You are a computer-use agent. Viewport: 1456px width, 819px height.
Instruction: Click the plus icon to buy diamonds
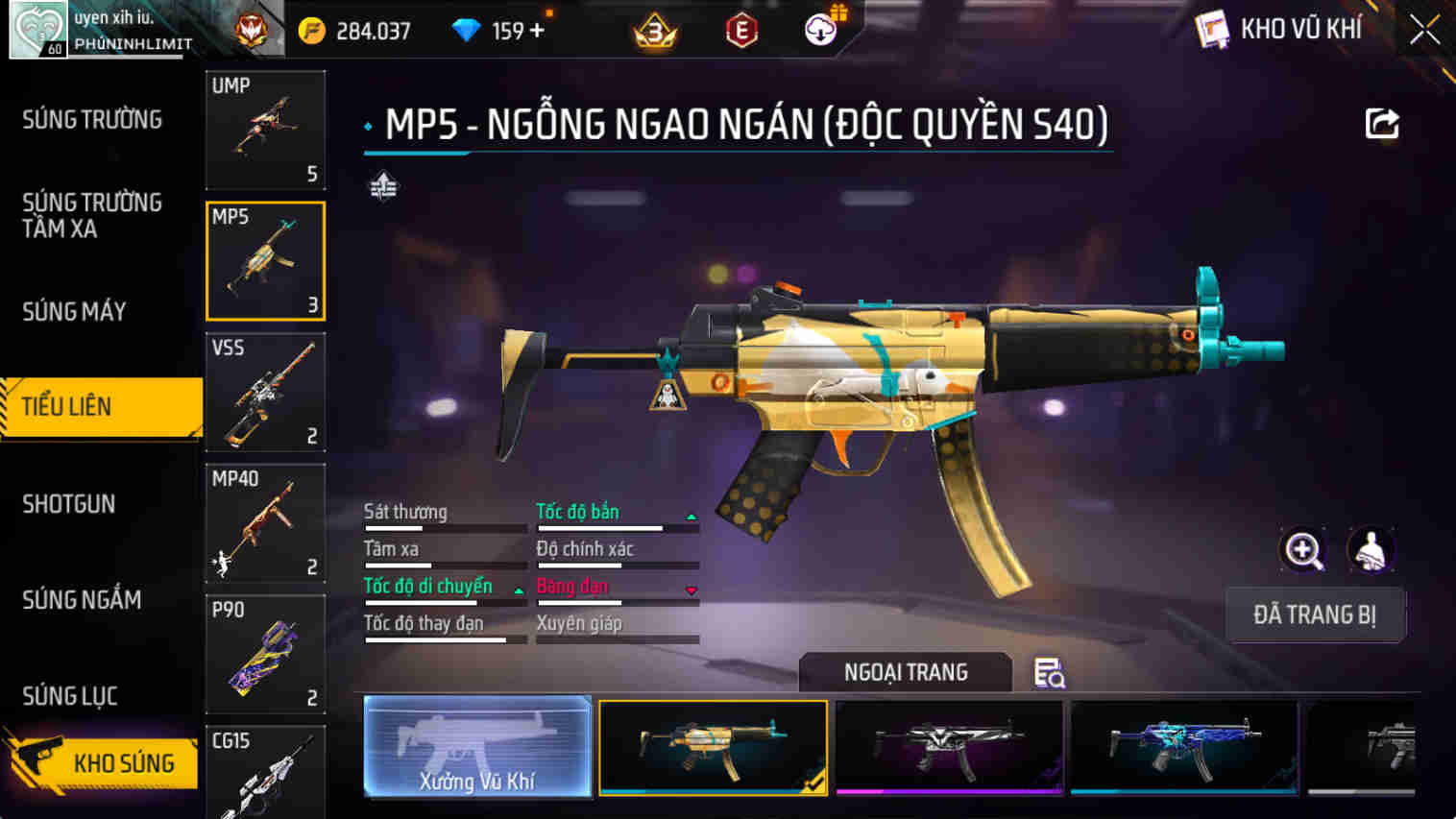(536, 29)
